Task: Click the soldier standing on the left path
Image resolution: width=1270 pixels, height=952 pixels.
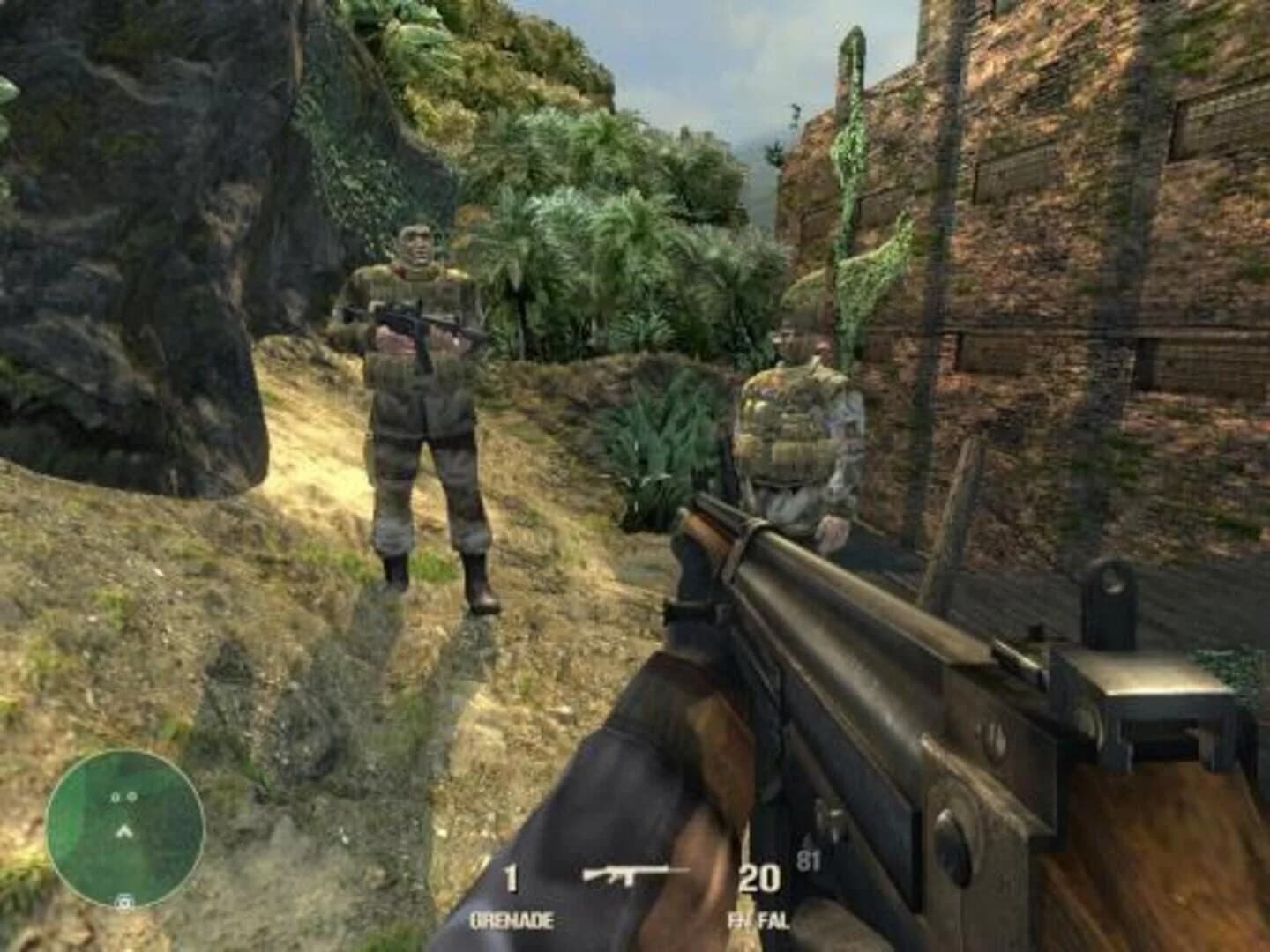Action: pos(422,414)
